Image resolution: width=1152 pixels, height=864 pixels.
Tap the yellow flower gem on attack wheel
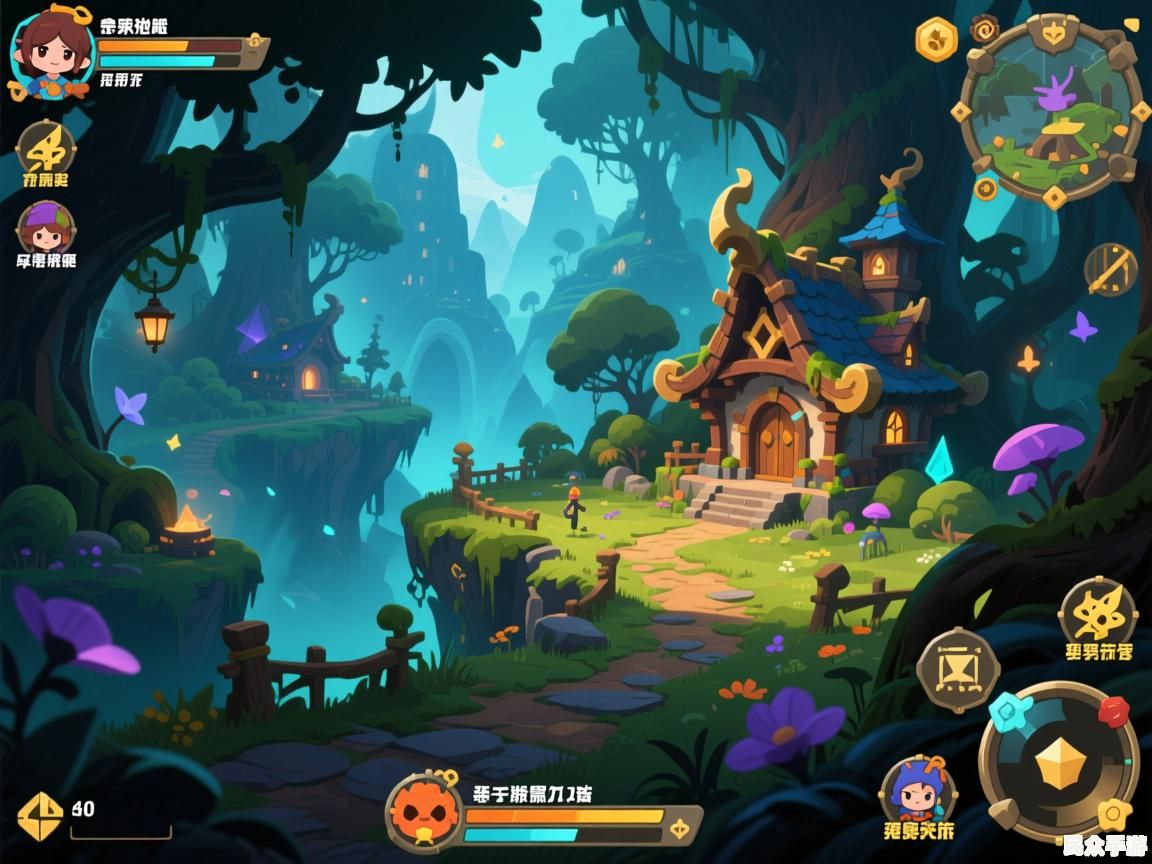[x=1112, y=817]
